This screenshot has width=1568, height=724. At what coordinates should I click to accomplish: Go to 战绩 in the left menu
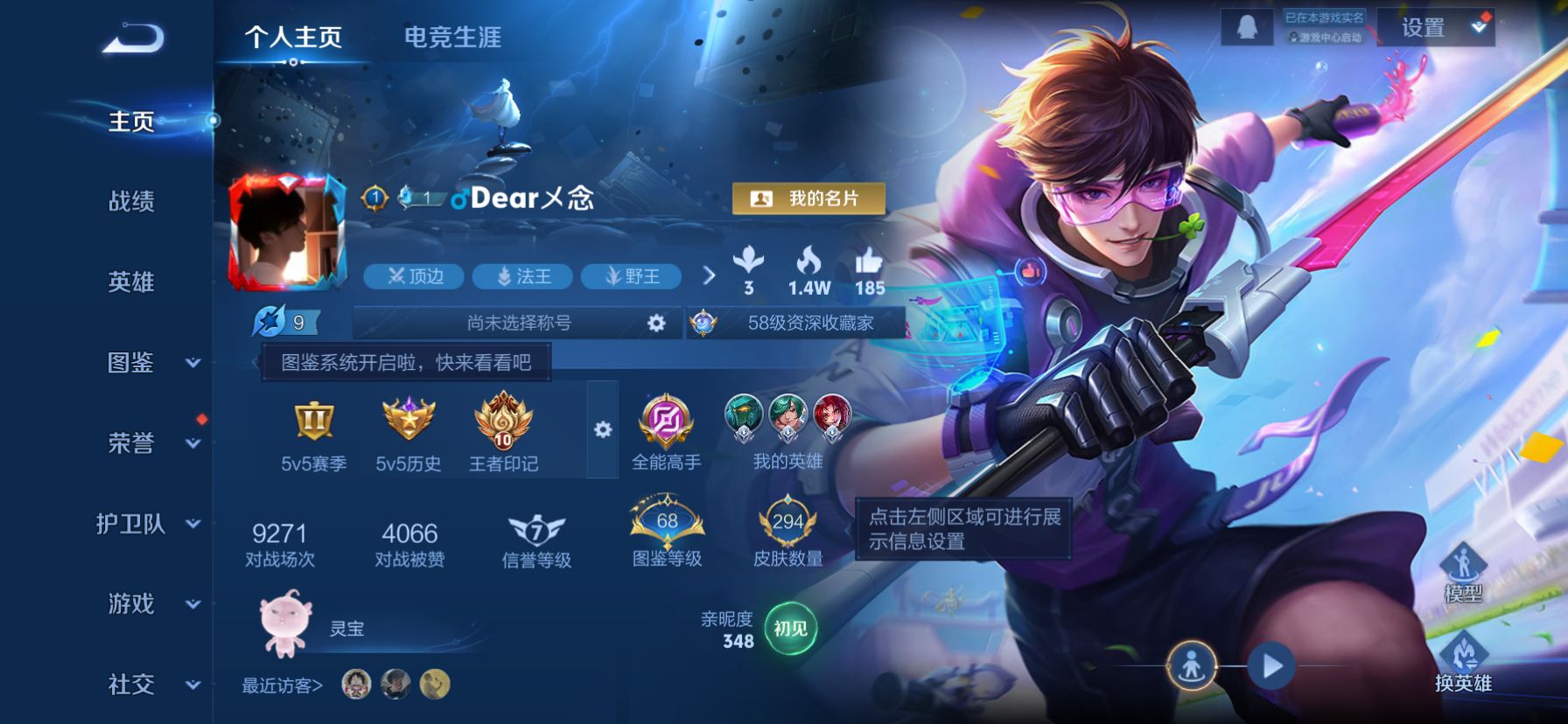pos(133,203)
